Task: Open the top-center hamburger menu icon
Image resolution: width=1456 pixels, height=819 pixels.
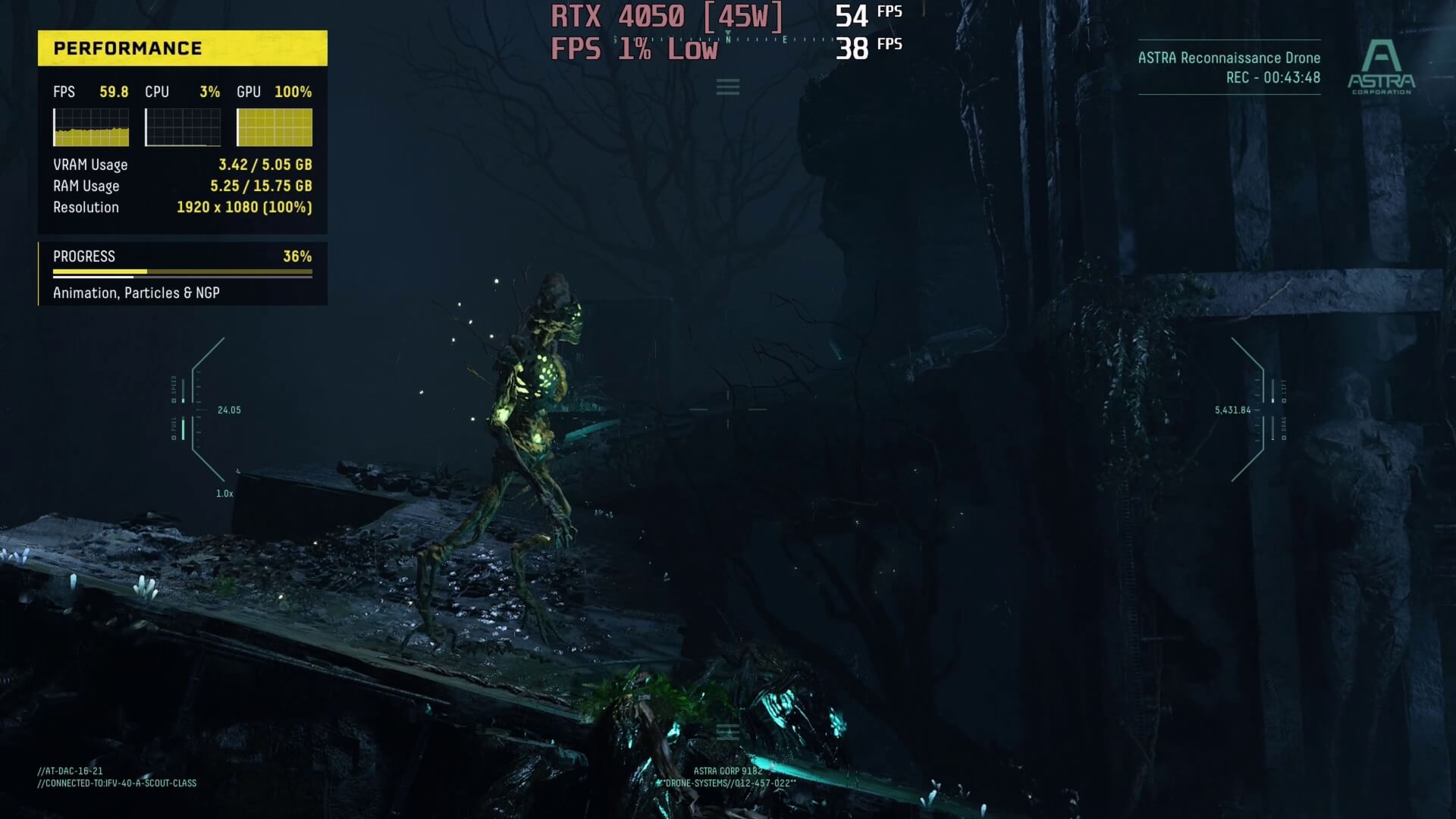Action: 727,86
